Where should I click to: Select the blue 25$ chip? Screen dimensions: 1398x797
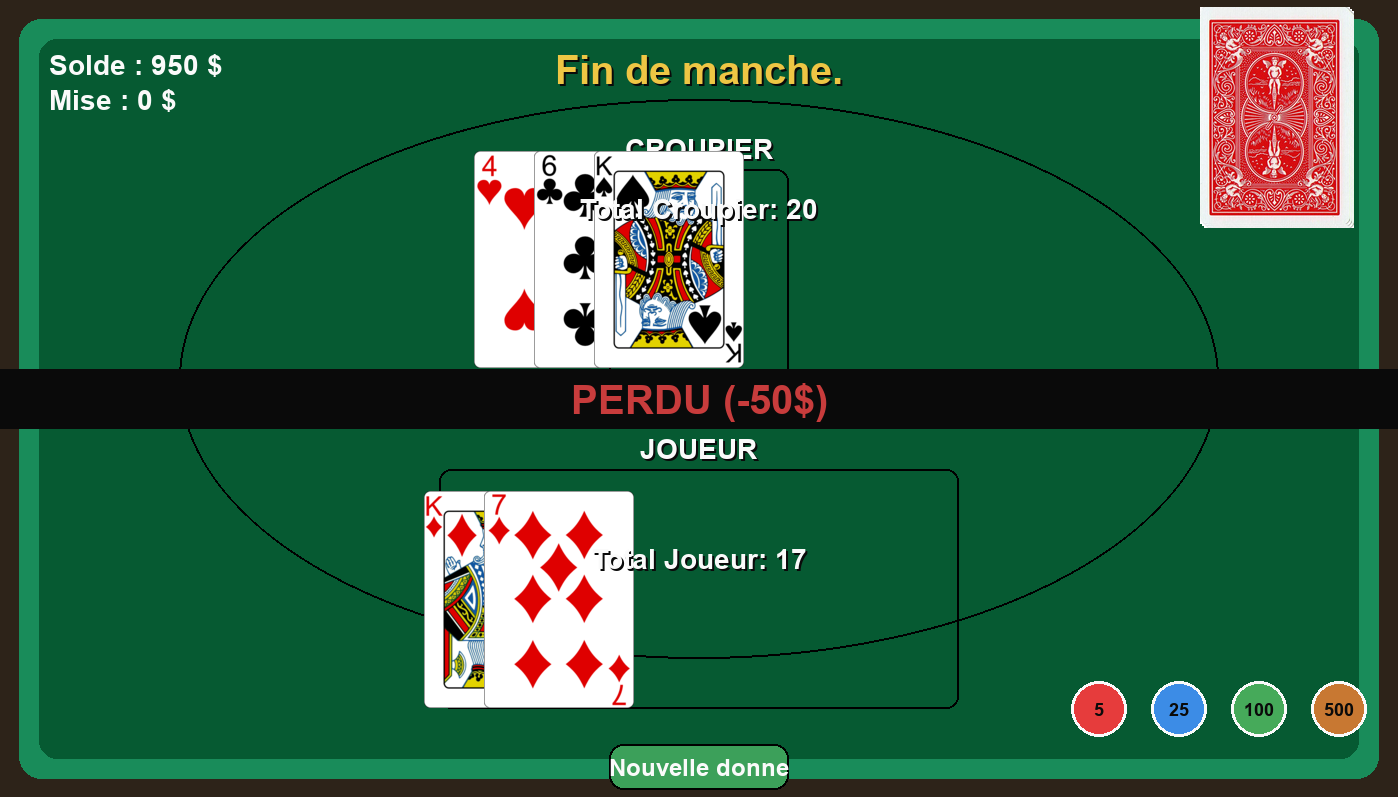1178,708
